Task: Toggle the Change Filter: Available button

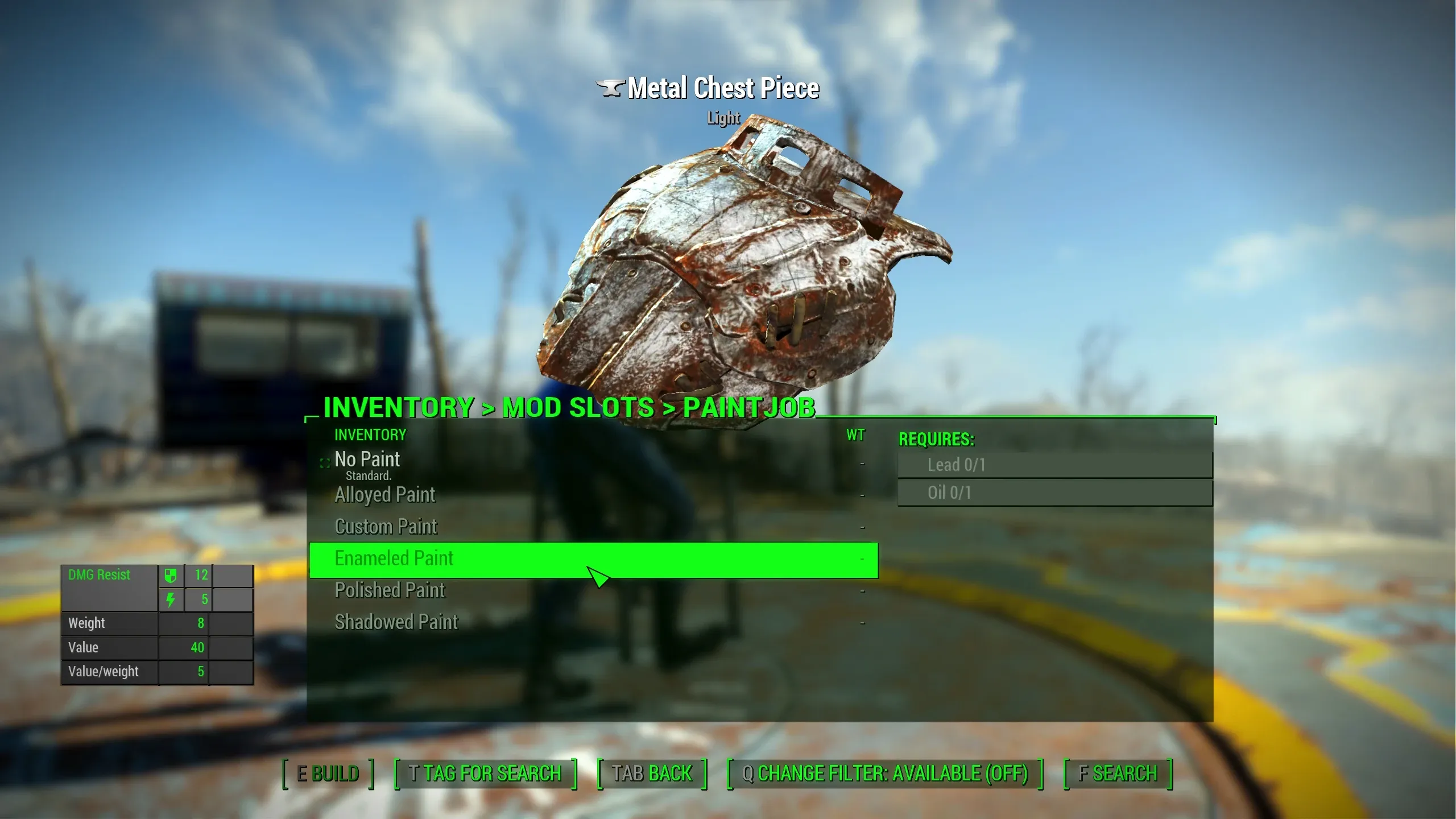Action: coord(884,774)
